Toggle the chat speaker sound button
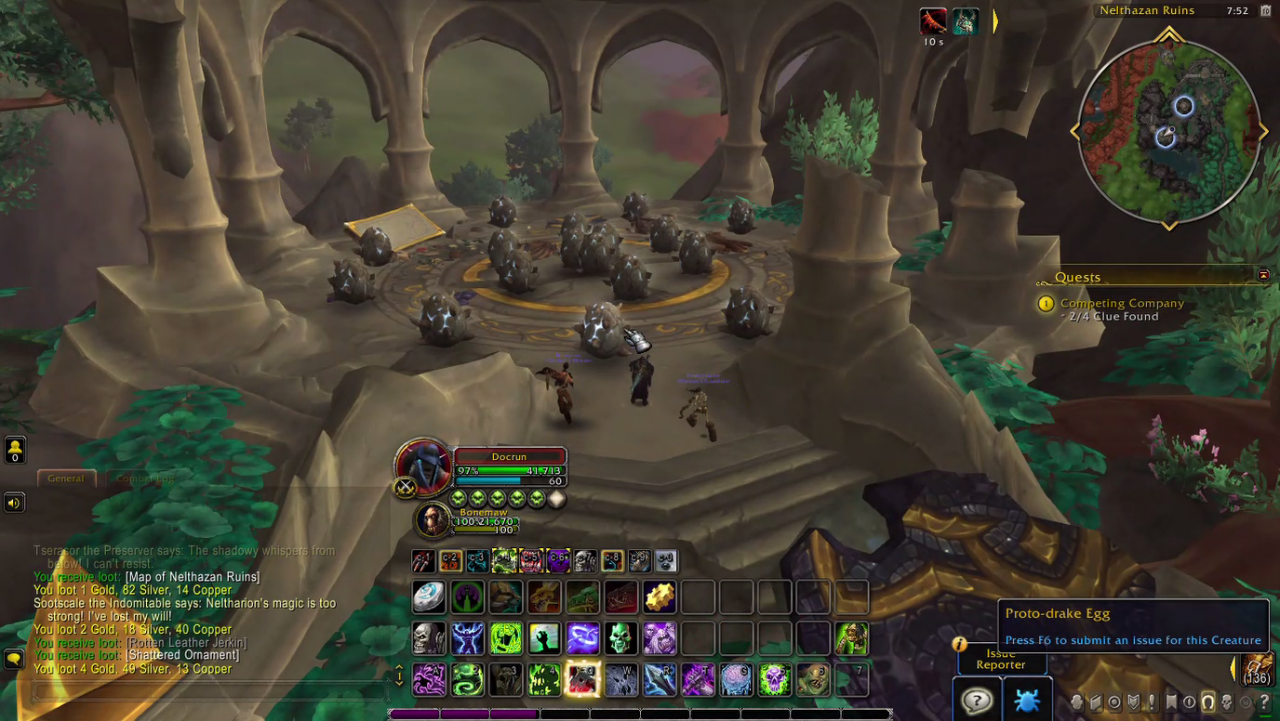This screenshot has width=1280, height=721. pos(14,502)
